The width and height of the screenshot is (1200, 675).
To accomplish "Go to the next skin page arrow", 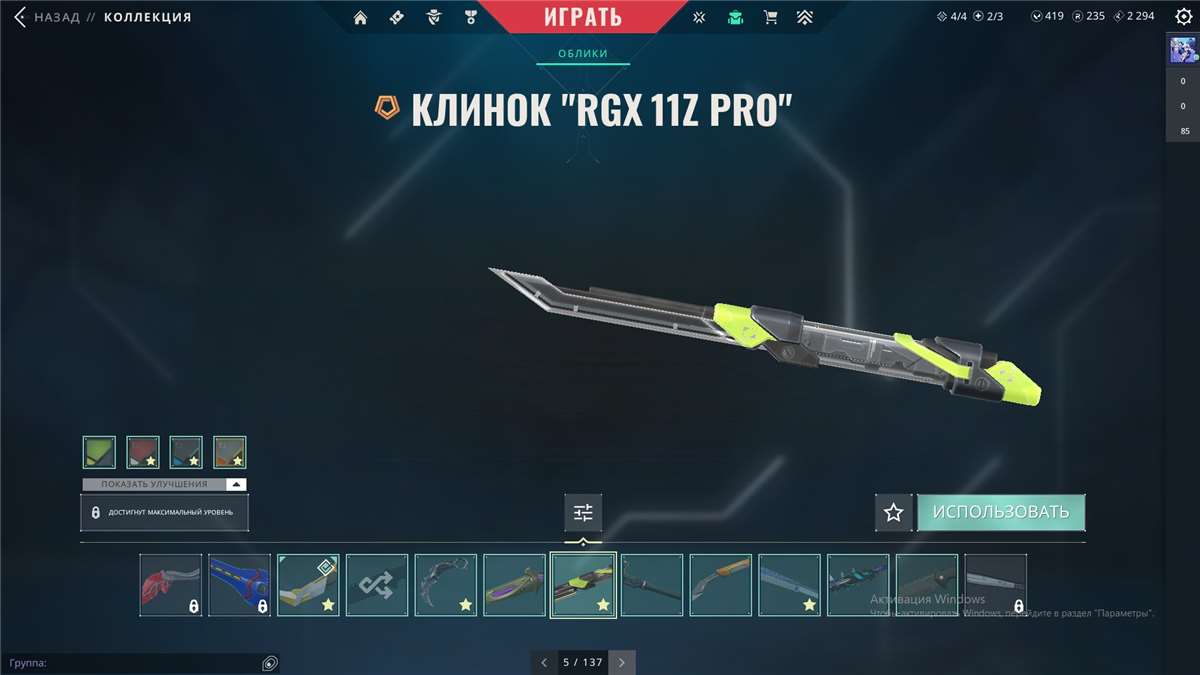I will (622, 662).
